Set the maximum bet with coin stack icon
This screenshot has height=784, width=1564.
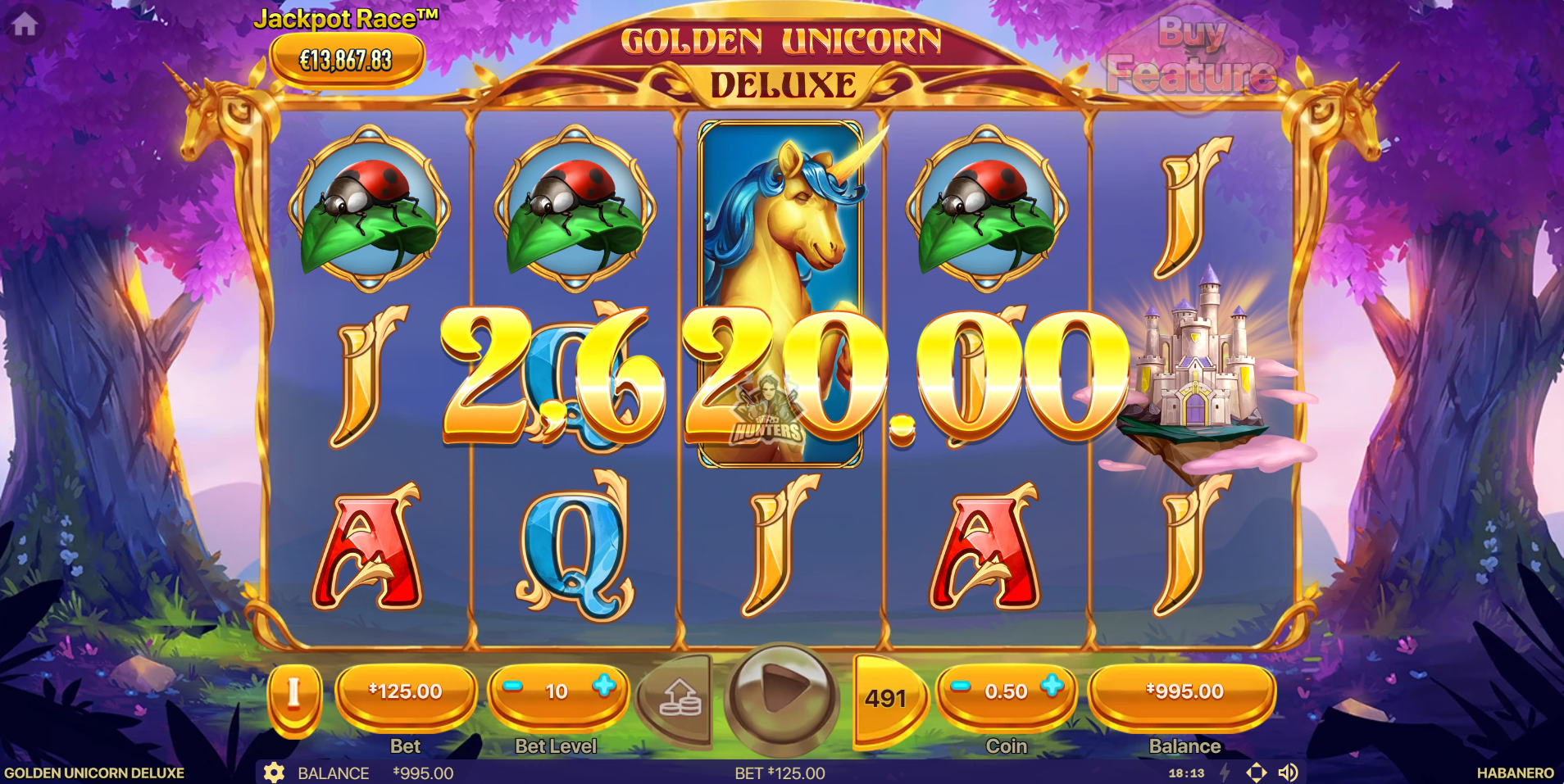(x=680, y=697)
